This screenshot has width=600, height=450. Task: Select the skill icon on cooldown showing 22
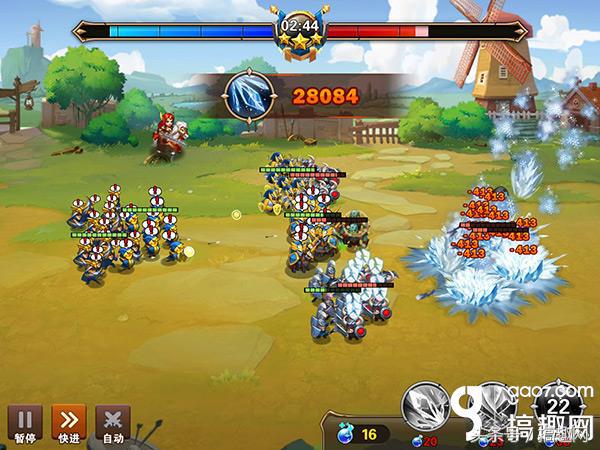click(558, 405)
